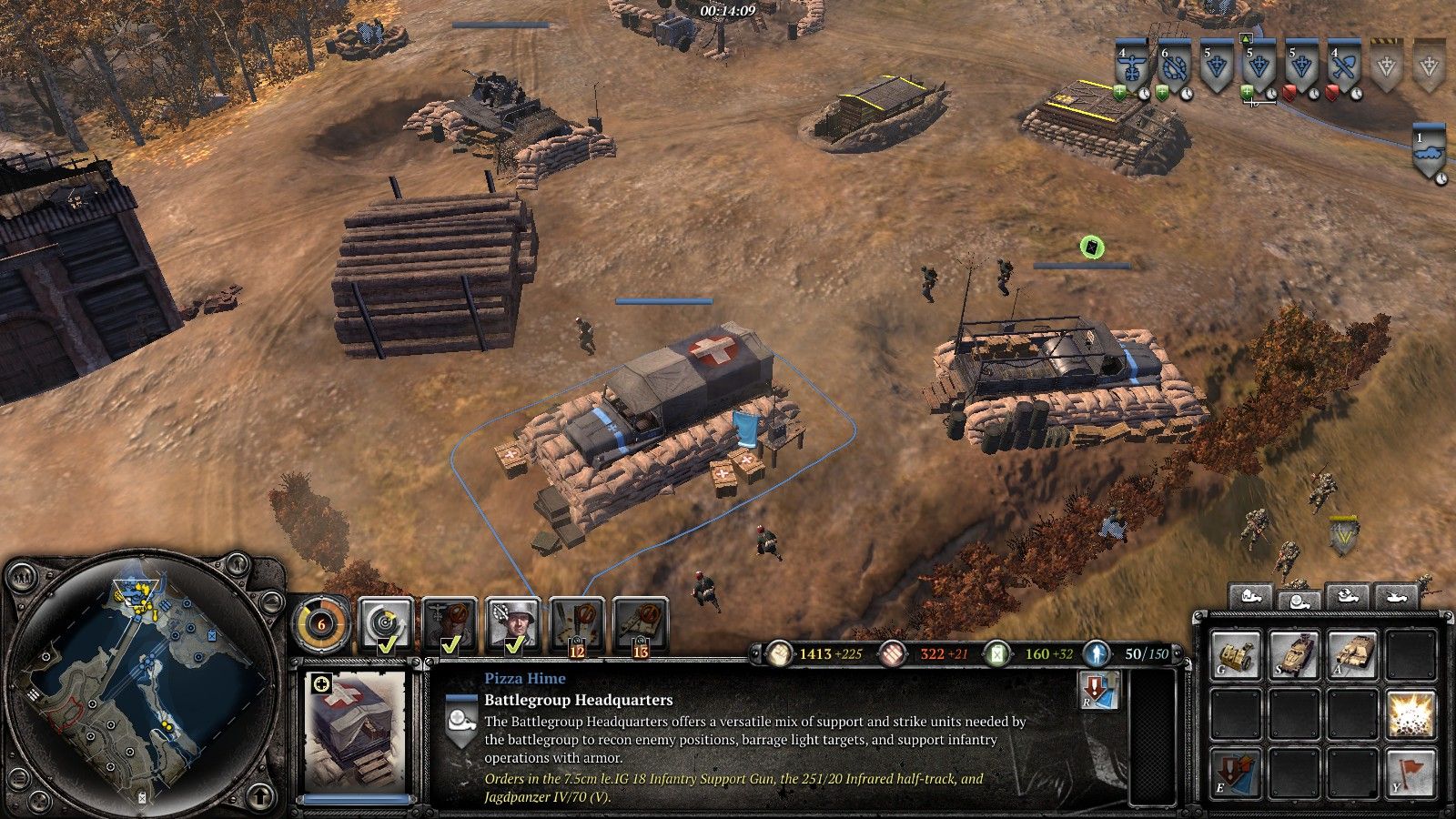Produce the Jagdpanzer IV tank destroyer
Image resolution: width=1456 pixels, height=819 pixels.
click(x=1351, y=656)
